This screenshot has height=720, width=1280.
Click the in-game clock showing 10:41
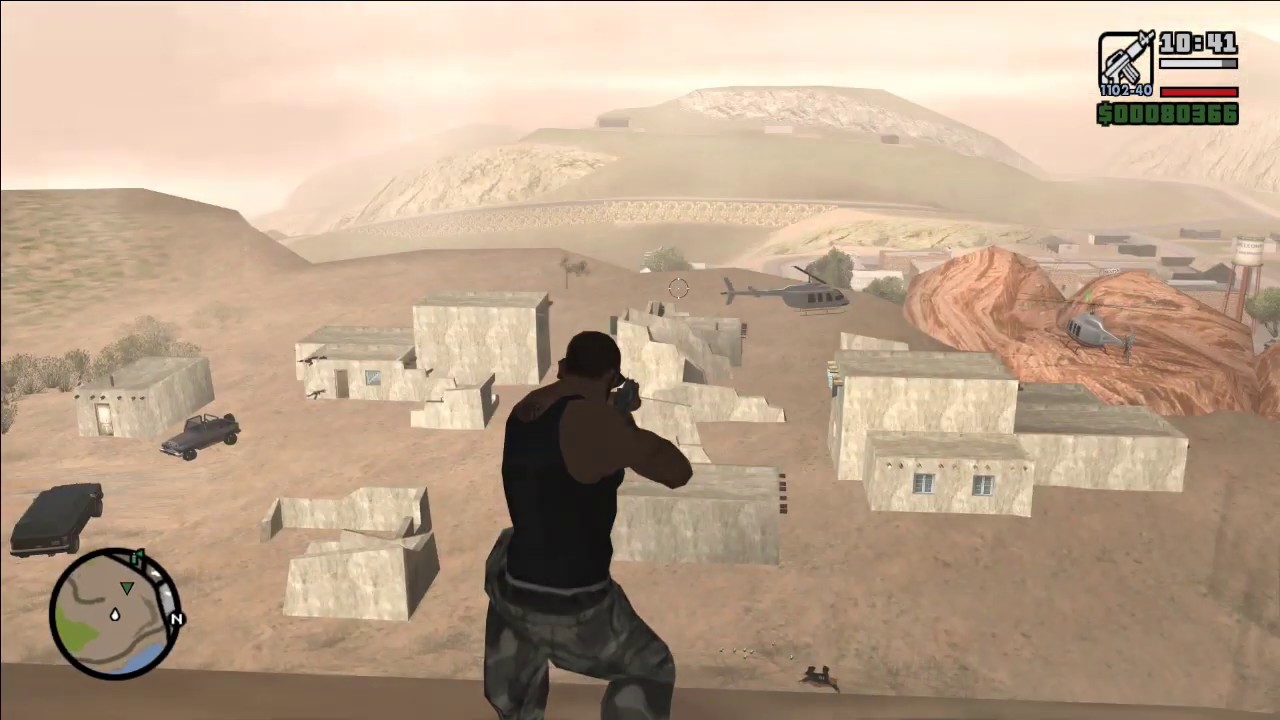pyautogui.click(x=1197, y=44)
